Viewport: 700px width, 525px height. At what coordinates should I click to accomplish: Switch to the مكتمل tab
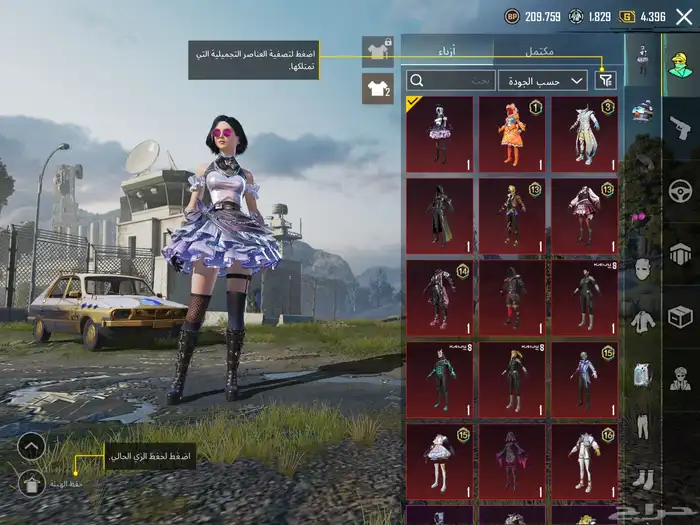click(559, 50)
